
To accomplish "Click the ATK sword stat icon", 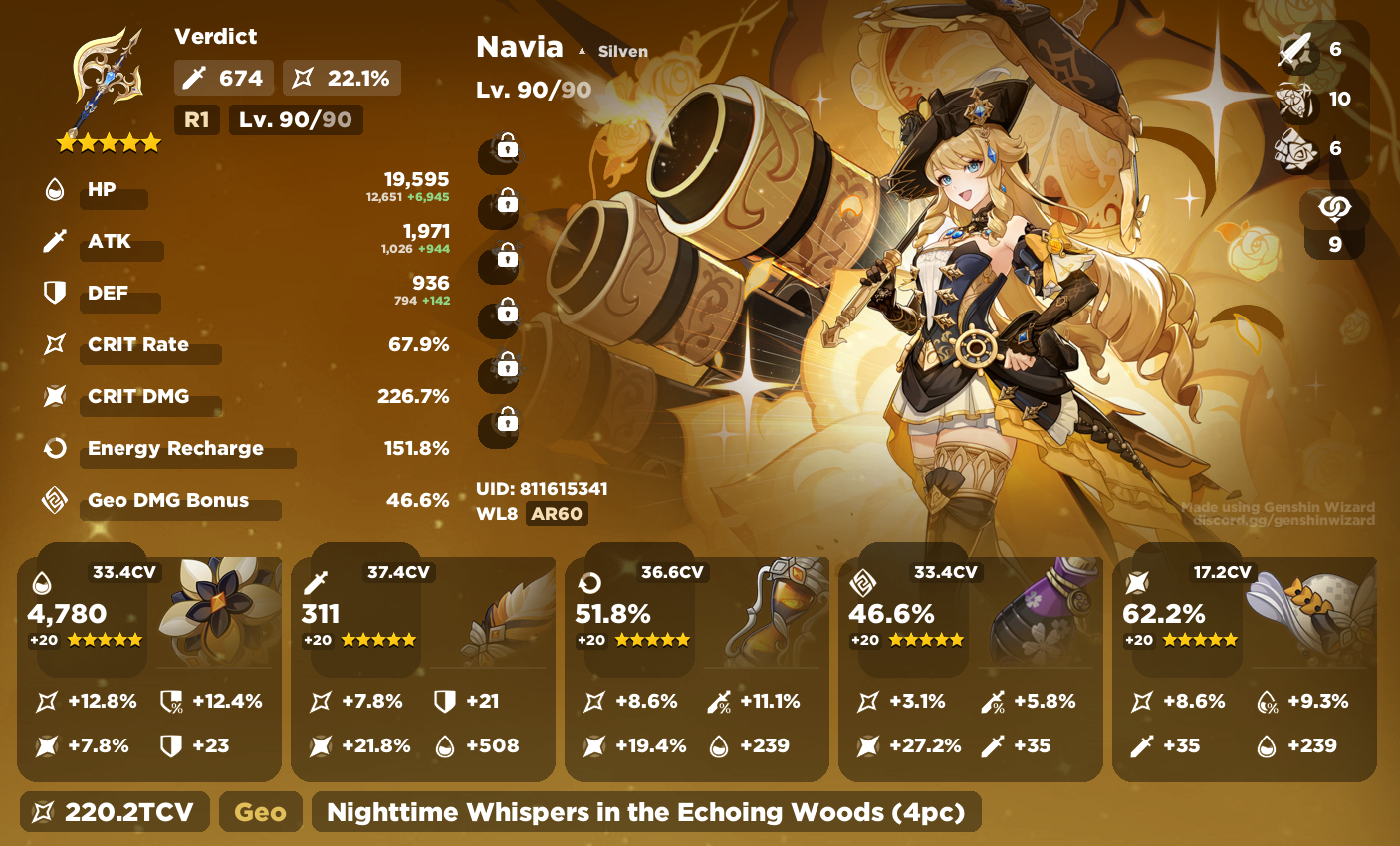I will click(x=55, y=241).
